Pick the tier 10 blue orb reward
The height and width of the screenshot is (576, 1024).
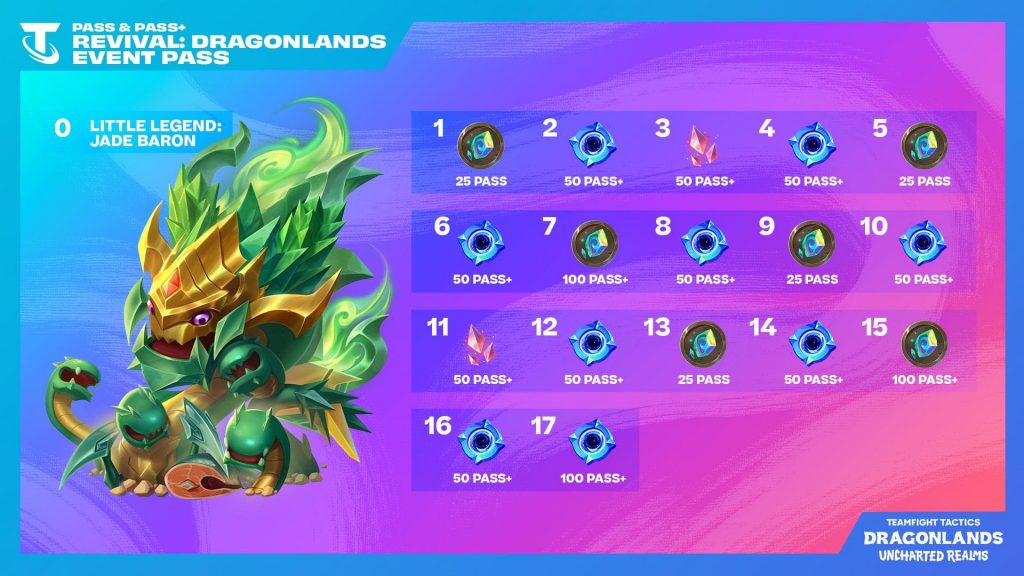click(x=921, y=243)
